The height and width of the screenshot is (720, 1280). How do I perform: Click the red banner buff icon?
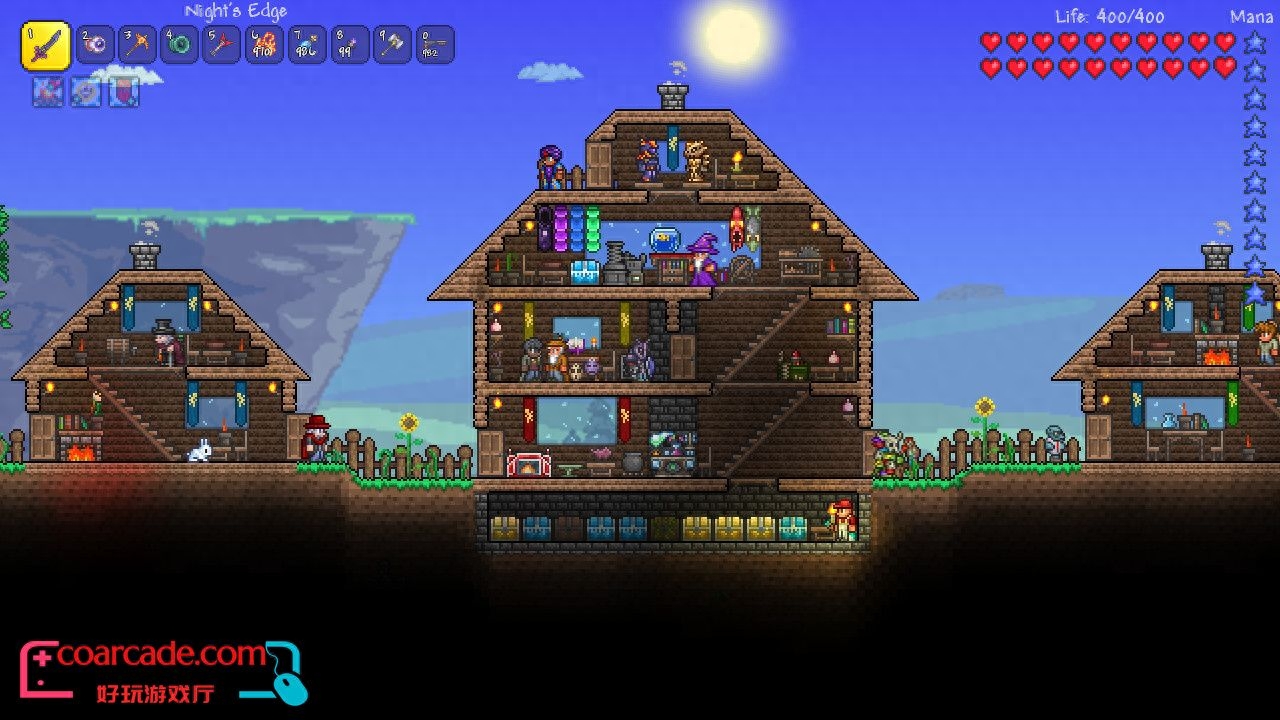coord(122,92)
